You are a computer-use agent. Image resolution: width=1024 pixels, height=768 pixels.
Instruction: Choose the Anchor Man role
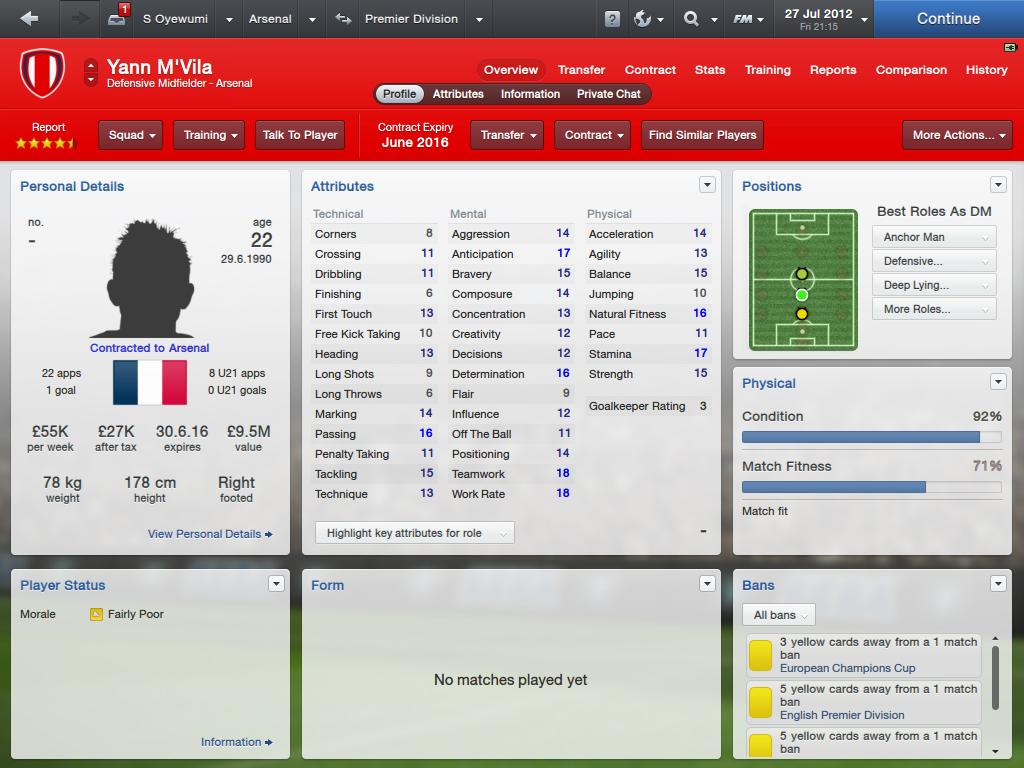pyautogui.click(x=934, y=237)
